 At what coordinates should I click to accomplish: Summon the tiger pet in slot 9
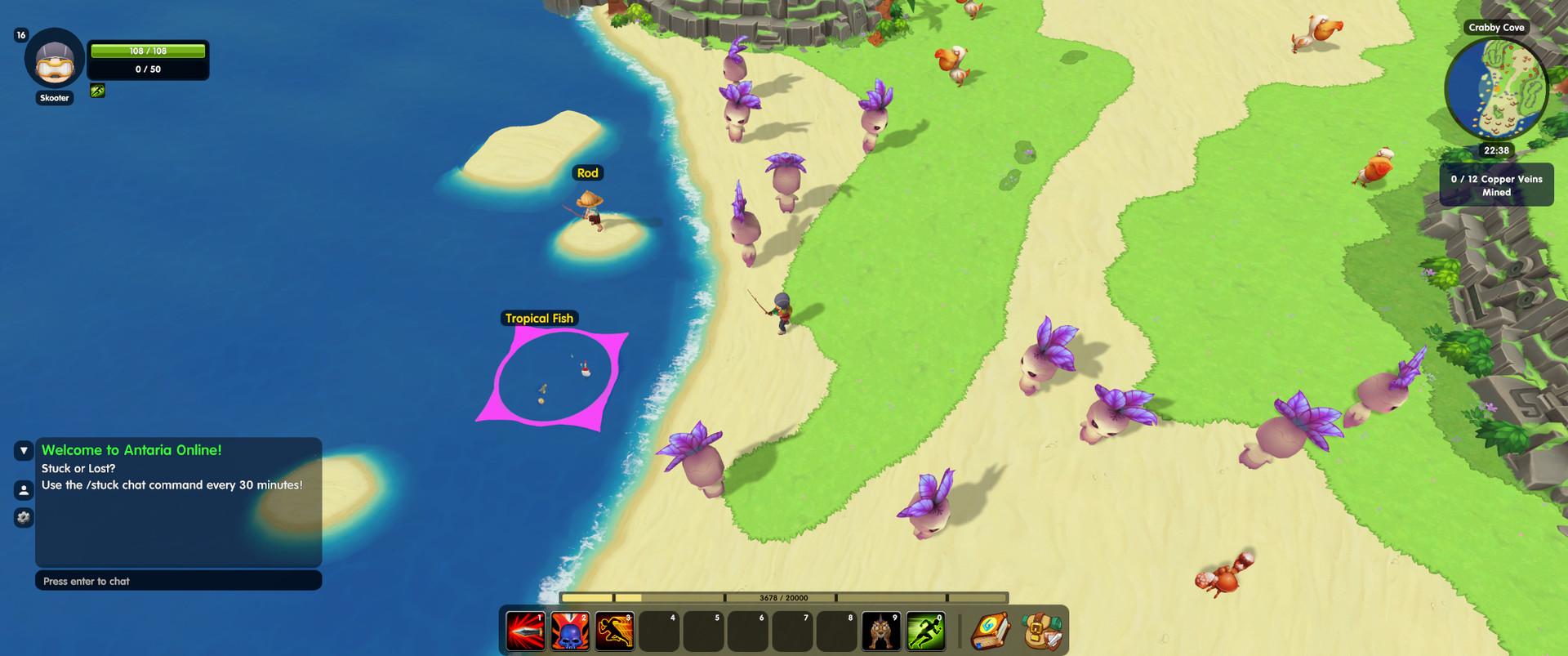pos(883,630)
